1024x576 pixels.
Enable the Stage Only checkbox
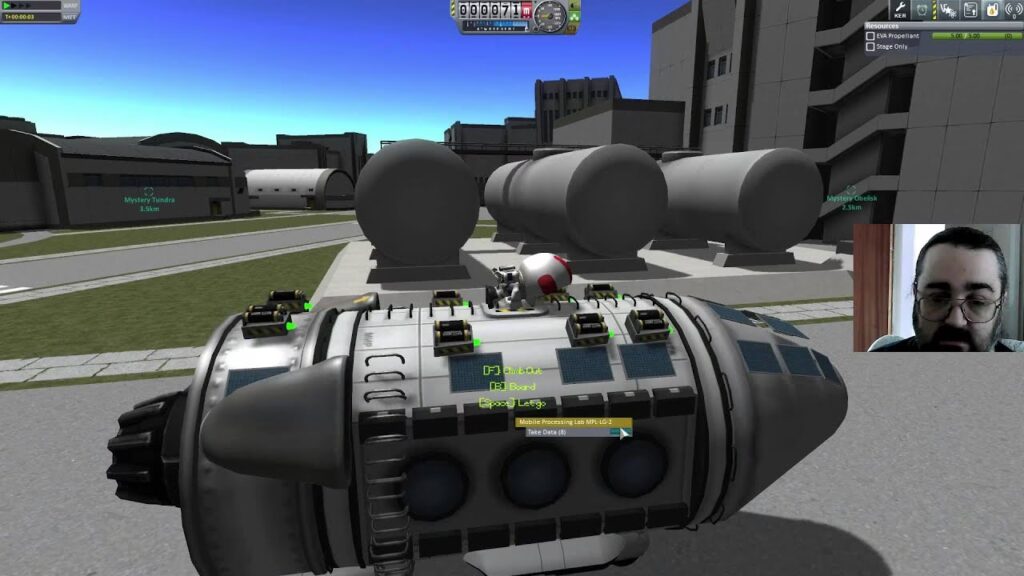tap(870, 47)
